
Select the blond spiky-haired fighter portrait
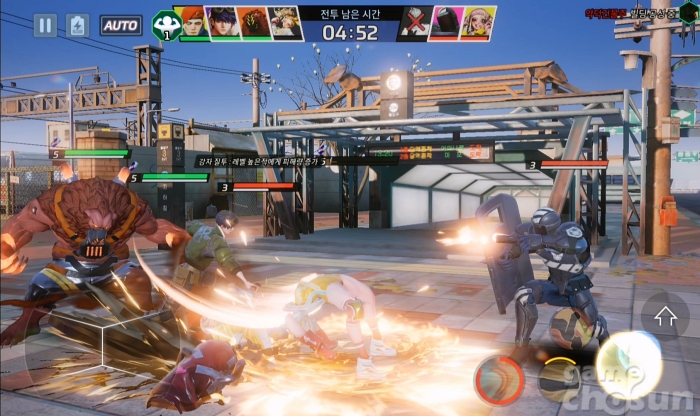(285, 23)
